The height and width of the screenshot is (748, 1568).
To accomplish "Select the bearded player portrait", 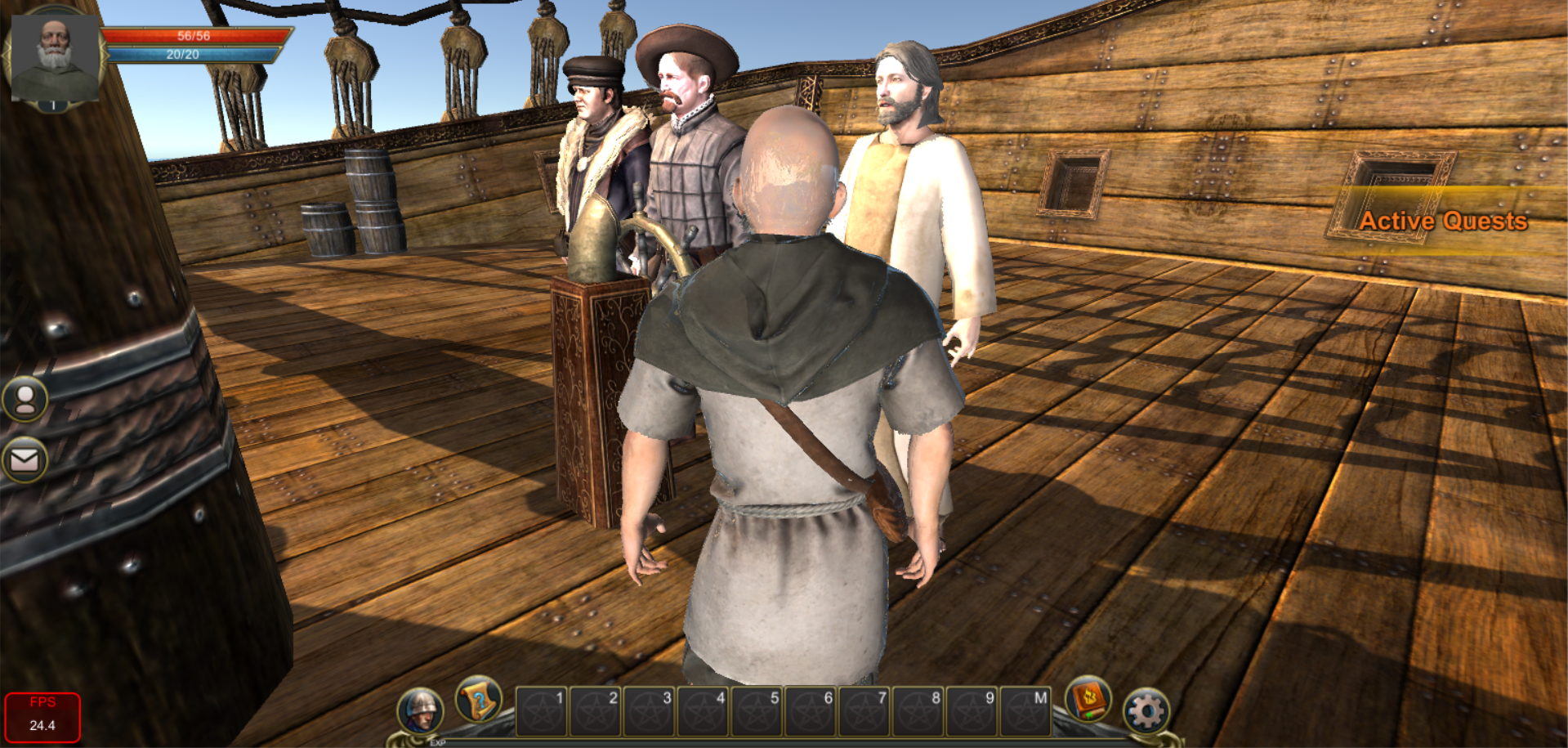I will tap(54, 57).
